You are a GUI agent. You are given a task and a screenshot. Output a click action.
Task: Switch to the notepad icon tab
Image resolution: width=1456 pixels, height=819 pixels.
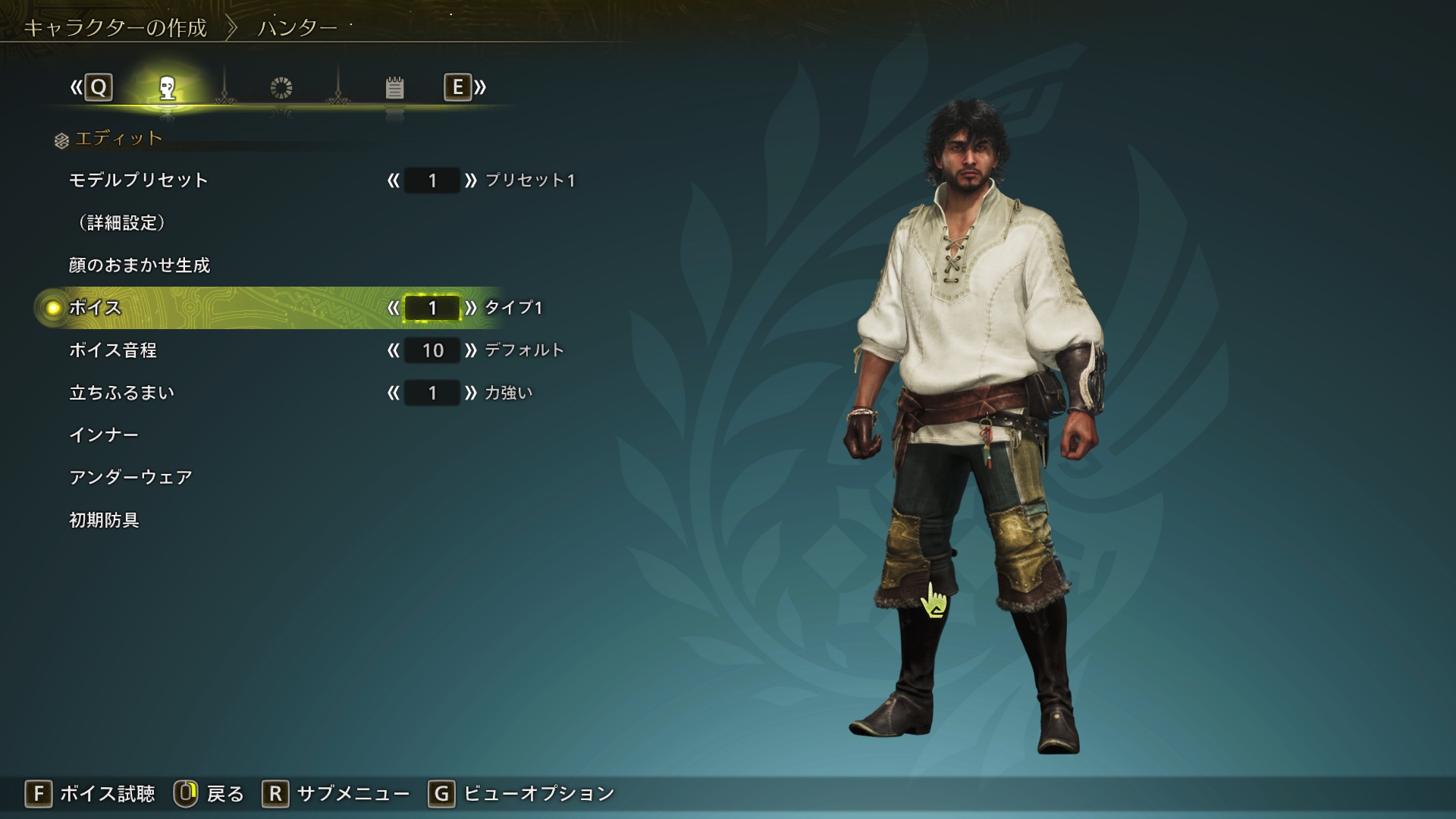394,88
